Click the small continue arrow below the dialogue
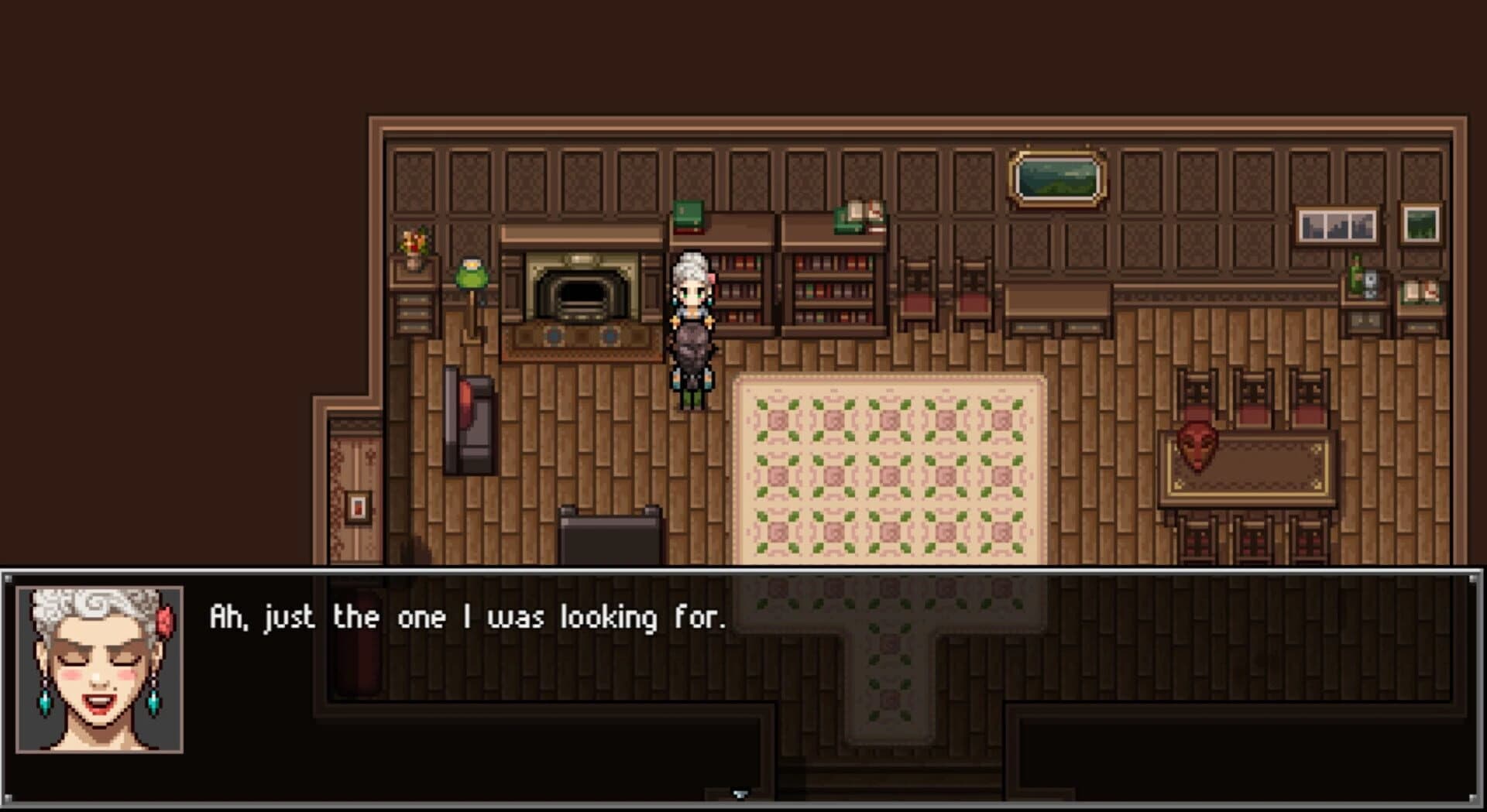Screen dimensions: 1487x812 coord(740,791)
